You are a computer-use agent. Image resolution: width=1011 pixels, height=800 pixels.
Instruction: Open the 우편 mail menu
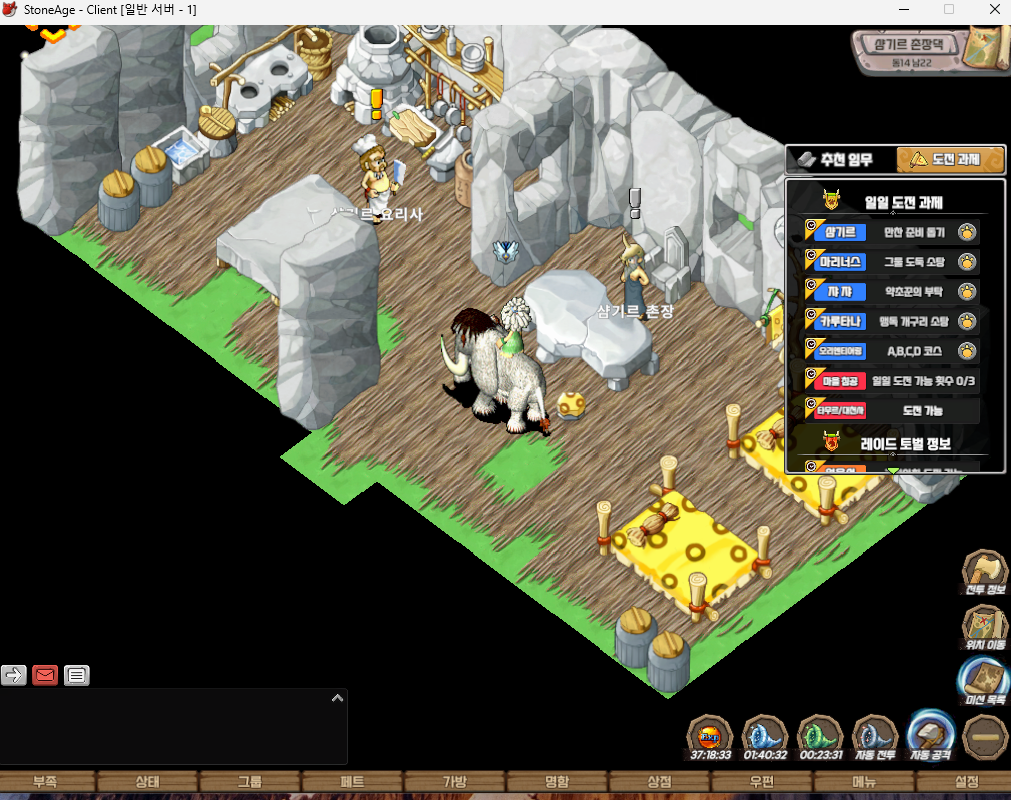762,781
